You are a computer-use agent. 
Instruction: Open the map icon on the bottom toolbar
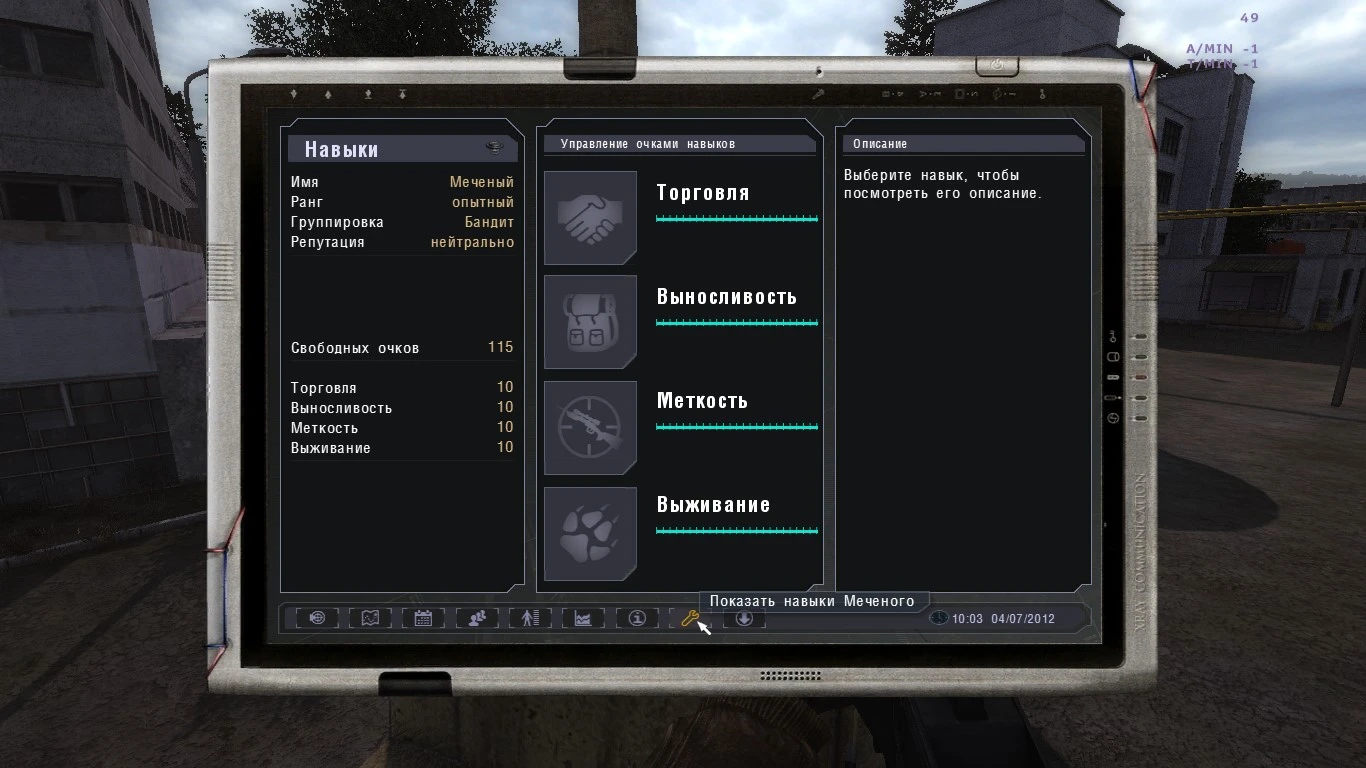pyautogui.click(x=370, y=618)
